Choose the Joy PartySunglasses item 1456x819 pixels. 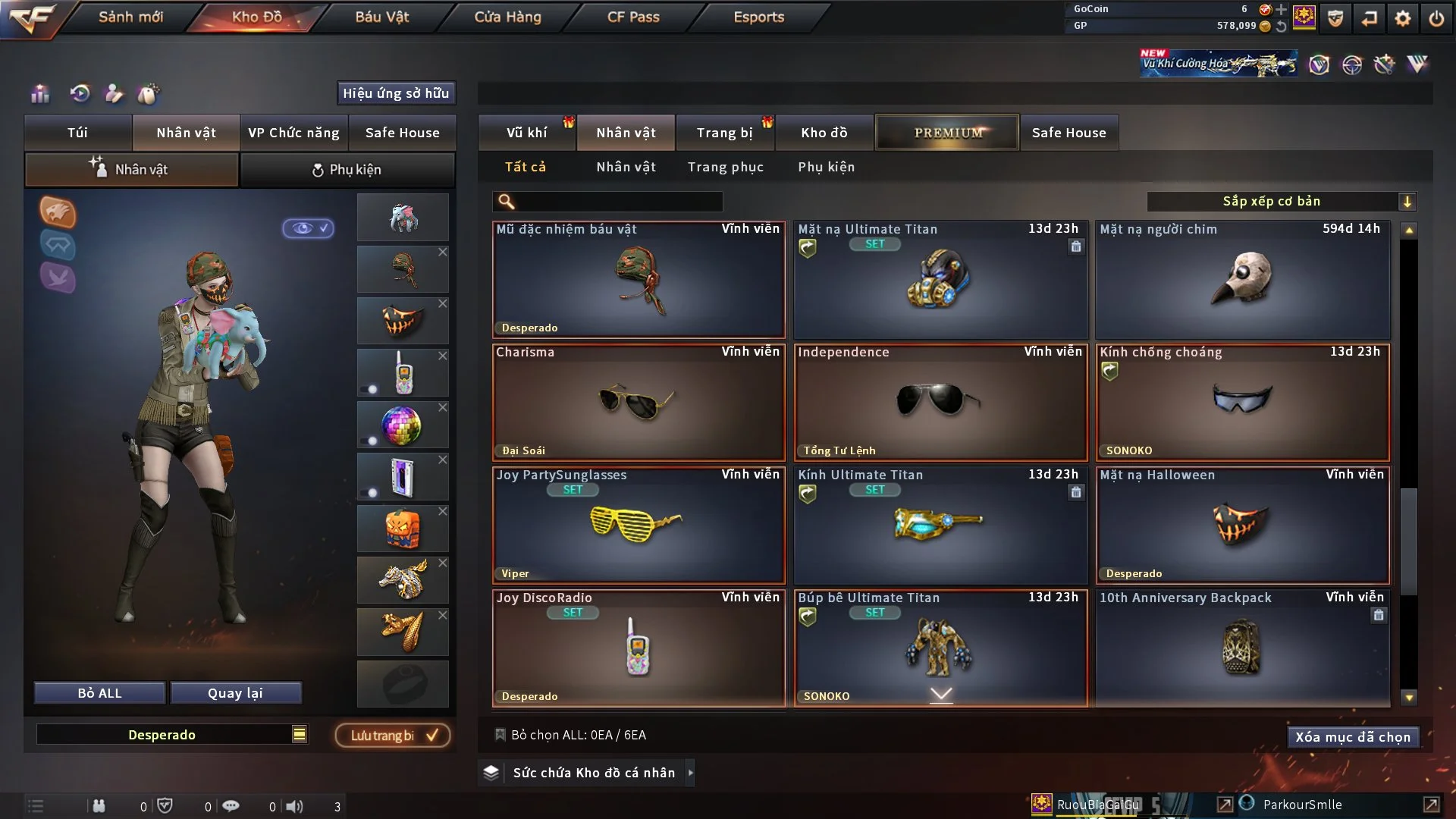(x=638, y=525)
